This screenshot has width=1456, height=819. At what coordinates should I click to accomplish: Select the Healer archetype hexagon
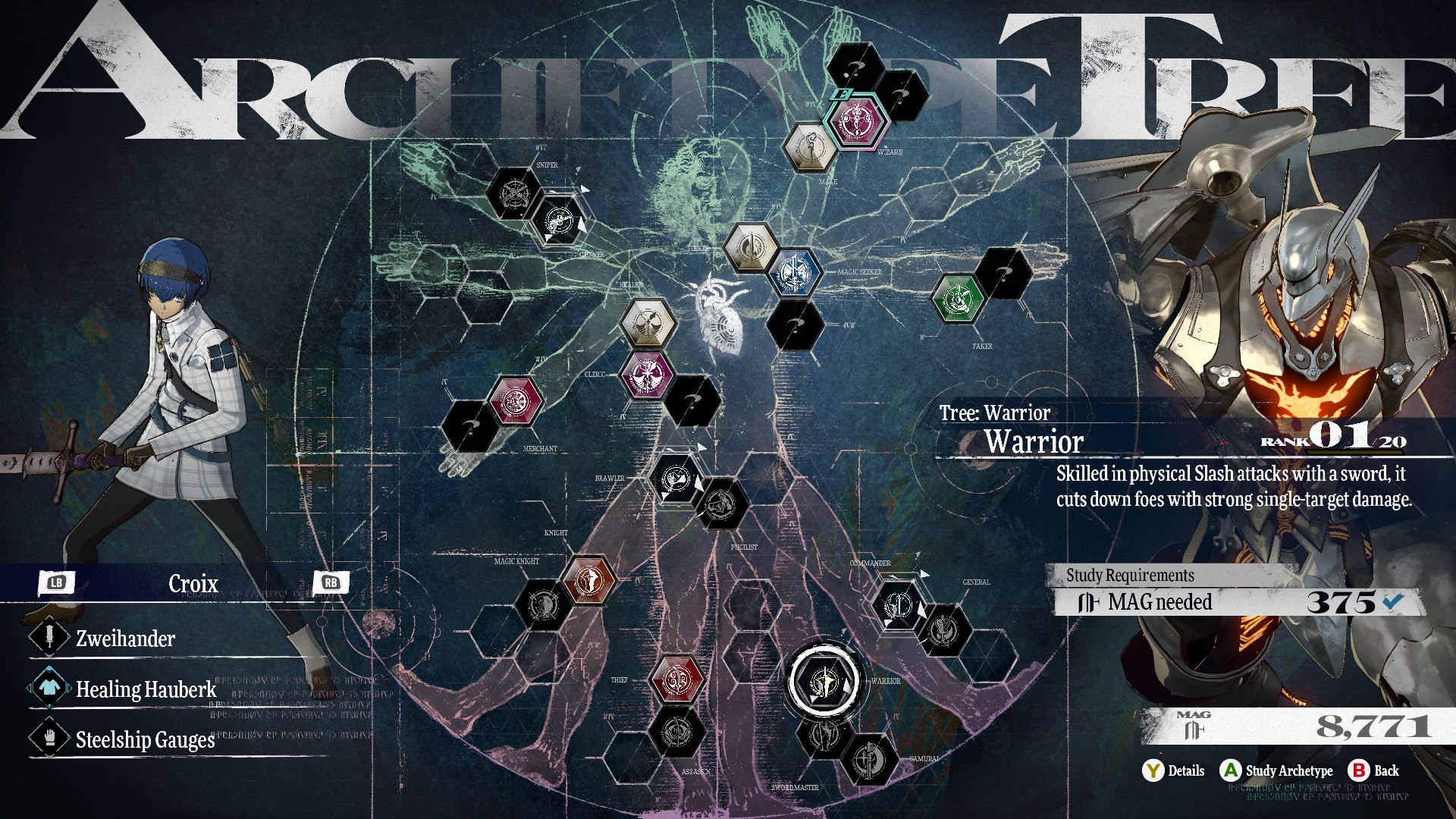coord(647,325)
